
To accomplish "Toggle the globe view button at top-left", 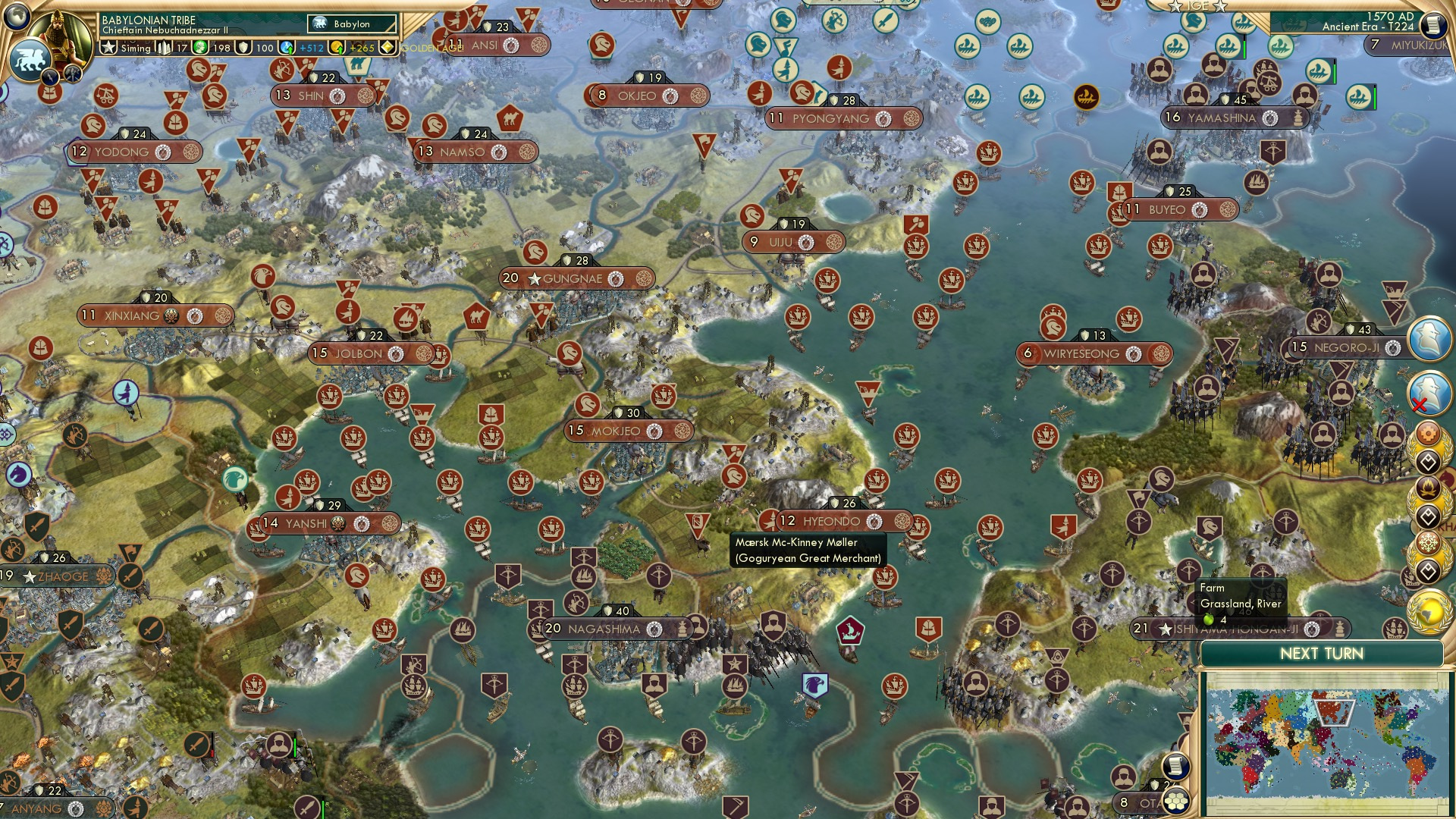I will [x=17, y=15].
